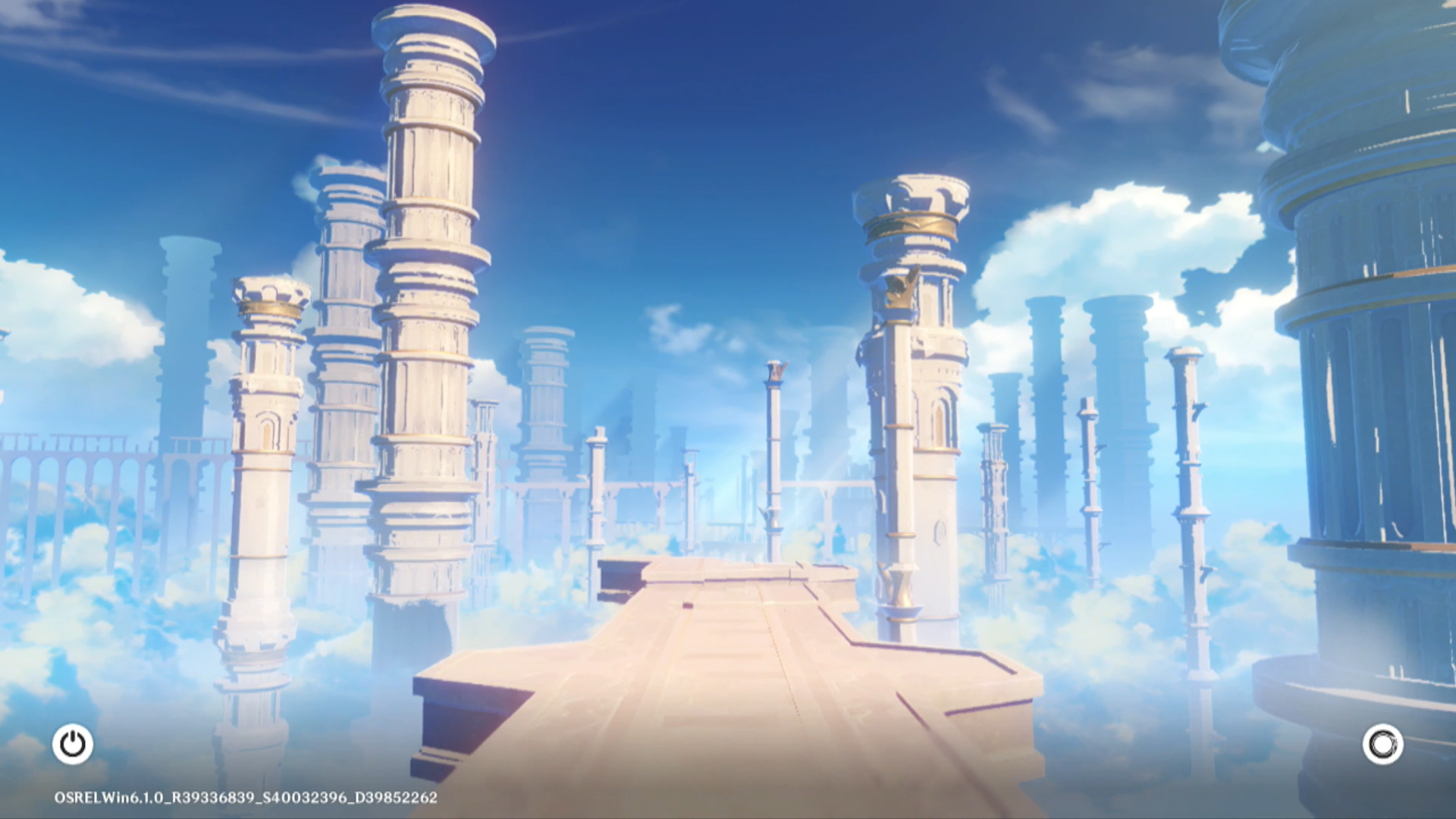
Task: Open the circular account switch icon
Action: point(1382,744)
